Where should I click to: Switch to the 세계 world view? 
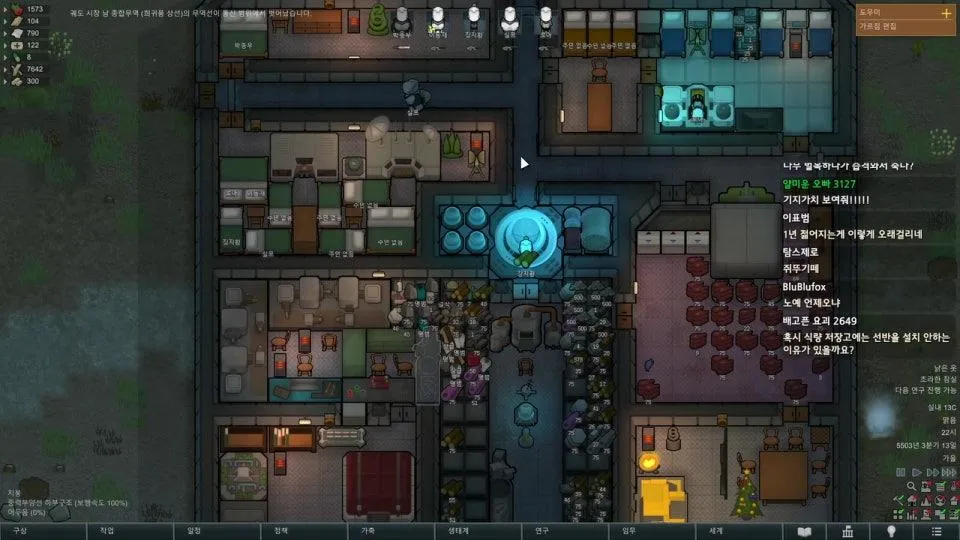tap(716, 531)
